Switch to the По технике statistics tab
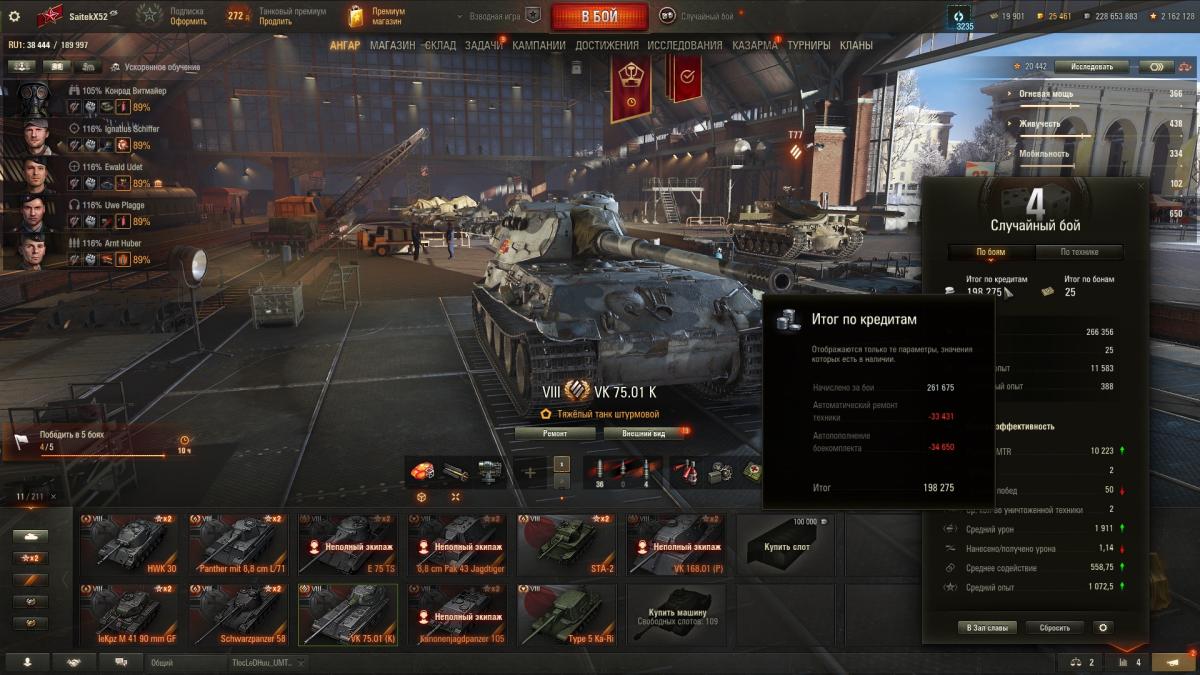Viewport: 1200px width, 675px height. [1079, 252]
